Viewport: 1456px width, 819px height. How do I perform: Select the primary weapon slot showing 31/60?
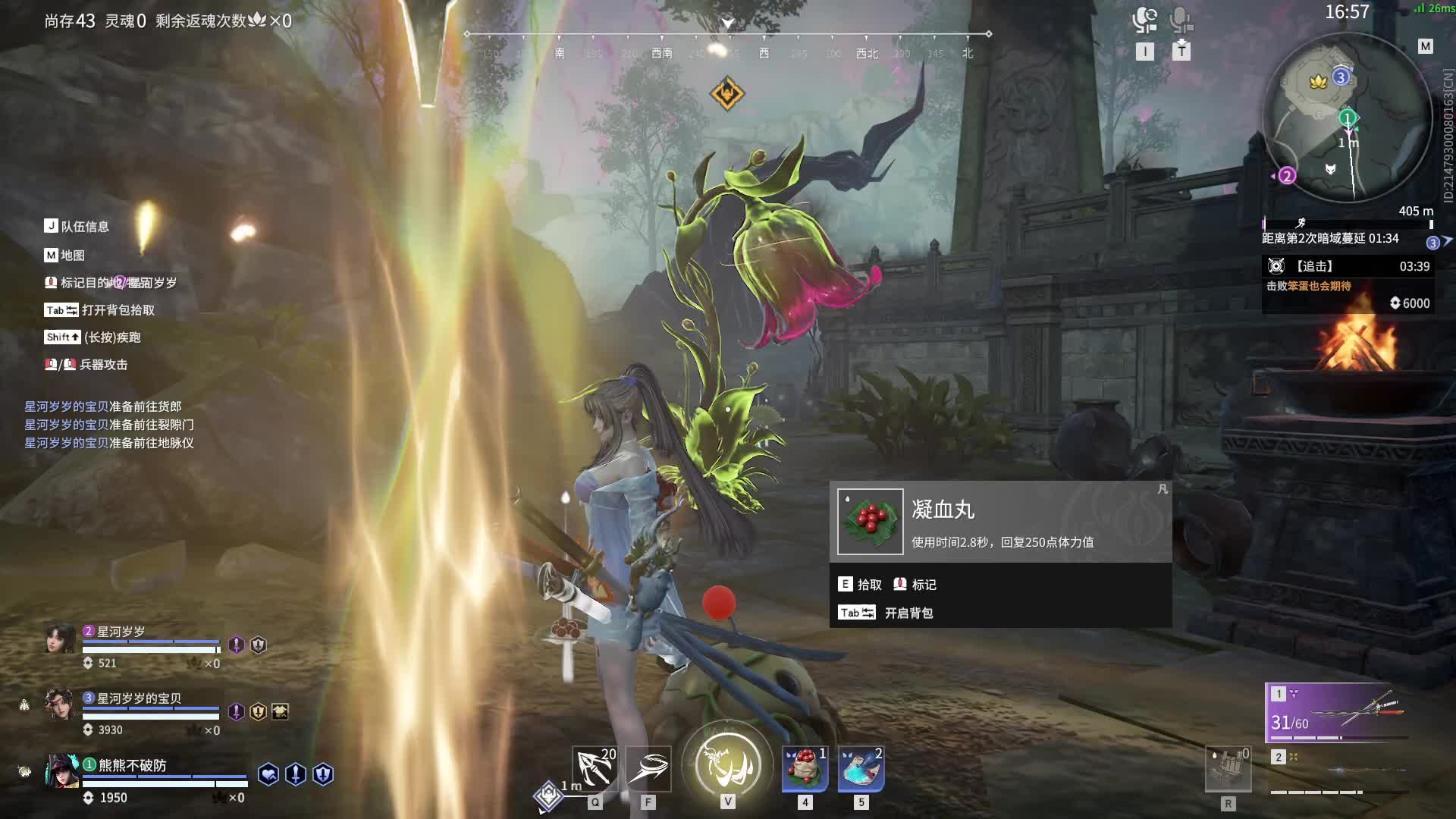[x=1338, y=713]
